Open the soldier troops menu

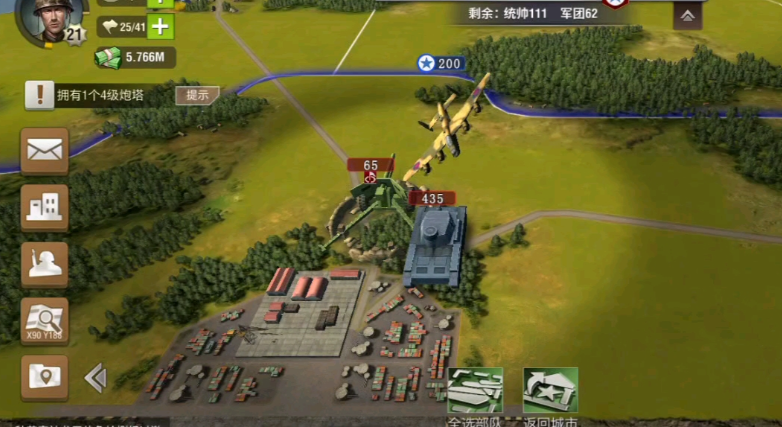tap(45, 264)
